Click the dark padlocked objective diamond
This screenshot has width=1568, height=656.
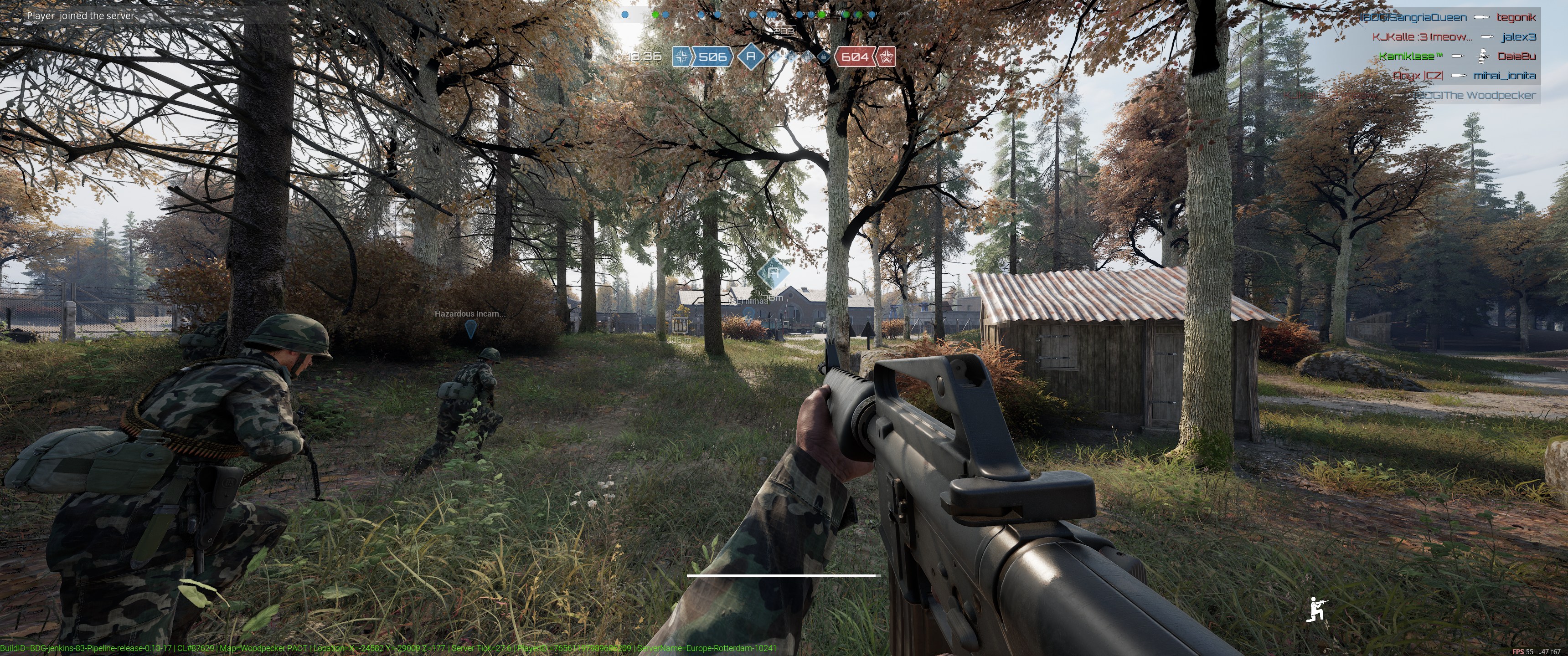824,57
